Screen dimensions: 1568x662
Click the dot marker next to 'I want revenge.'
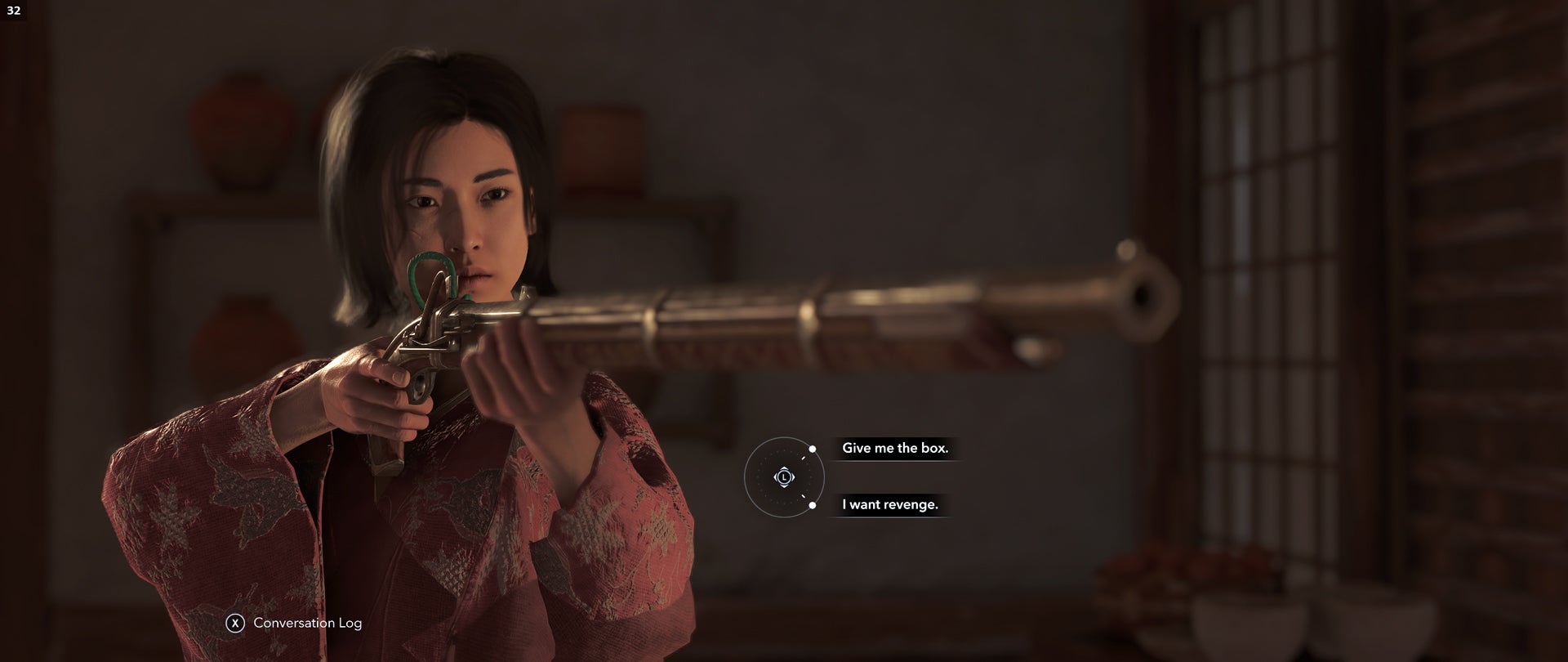(813, 505)
